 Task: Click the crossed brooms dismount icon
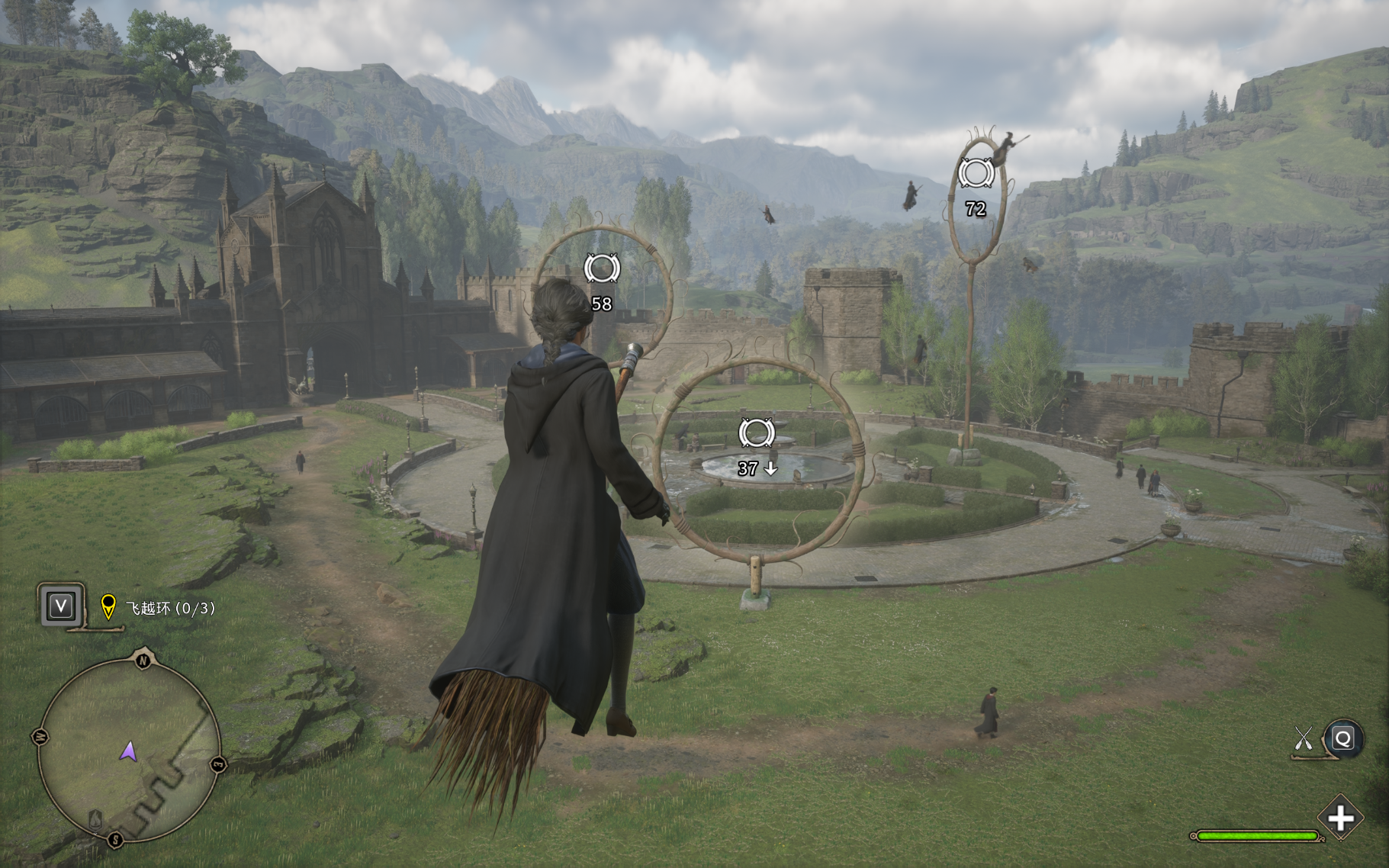1303,738
